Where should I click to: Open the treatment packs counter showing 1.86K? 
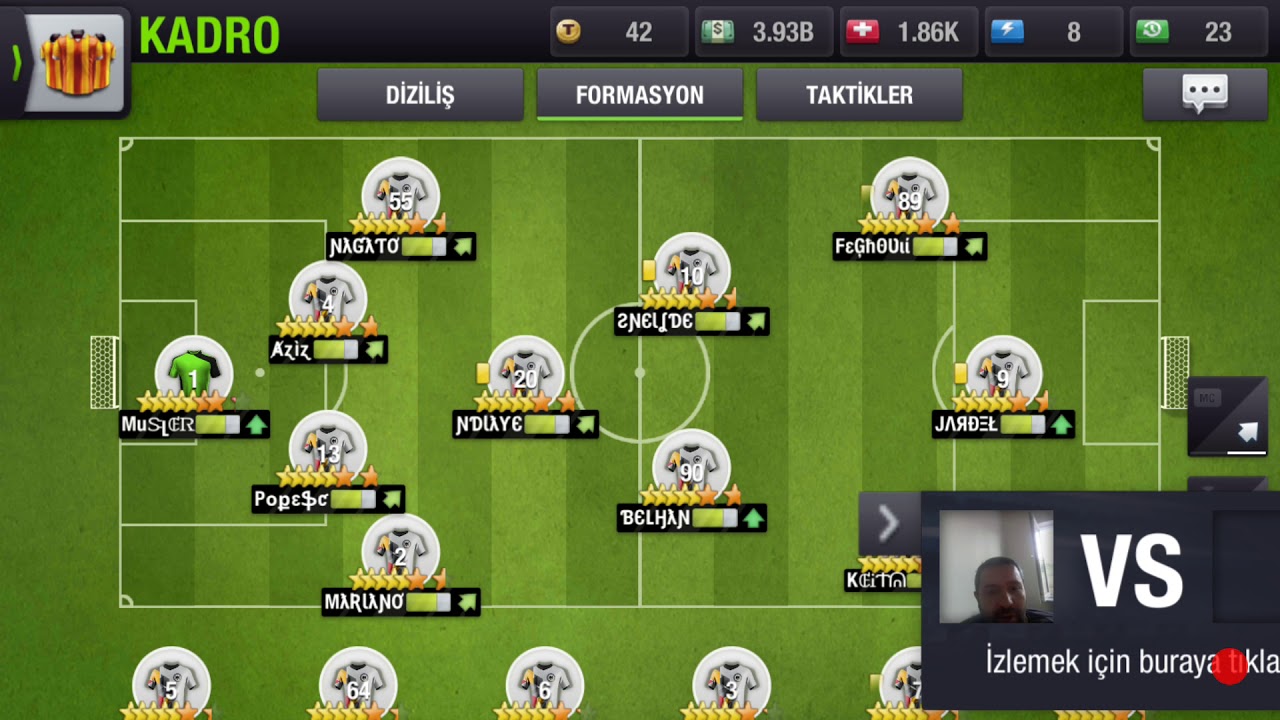click(x=909, y=32)
